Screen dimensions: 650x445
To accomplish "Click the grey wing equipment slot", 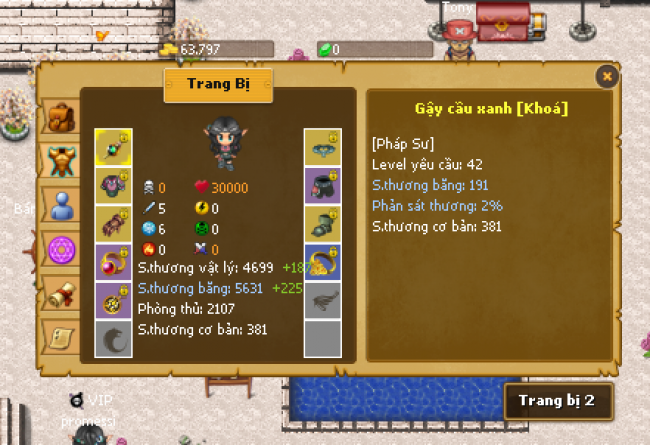I will [323, 300].
